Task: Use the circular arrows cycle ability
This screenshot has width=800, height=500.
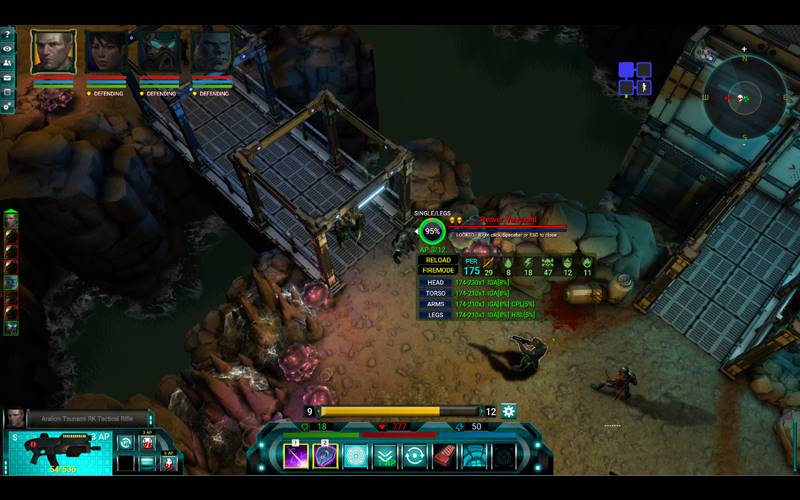Action: [x=414, y=456]
